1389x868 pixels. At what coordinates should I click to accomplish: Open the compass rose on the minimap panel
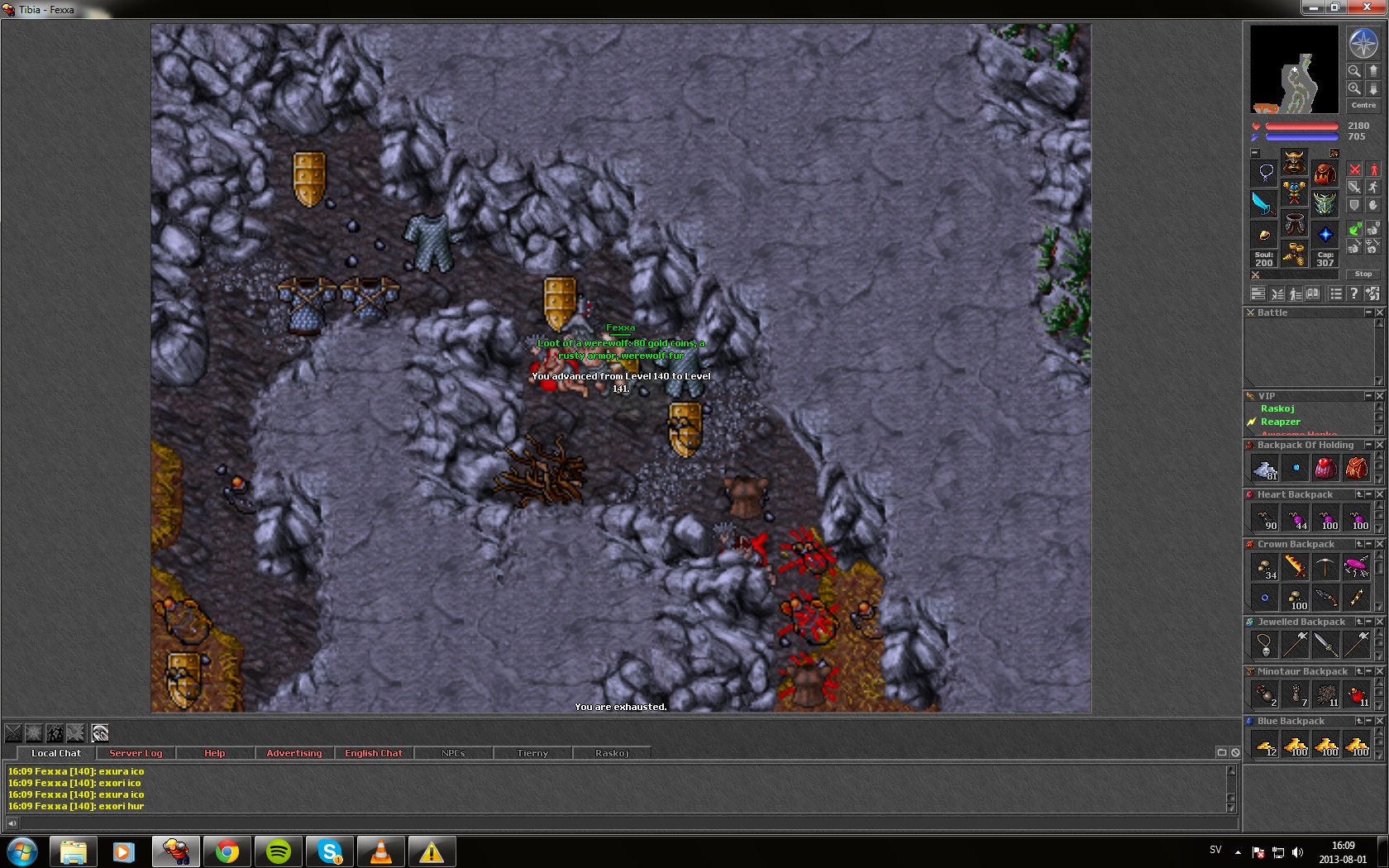pyautogui.click(x=1363, y=43)
